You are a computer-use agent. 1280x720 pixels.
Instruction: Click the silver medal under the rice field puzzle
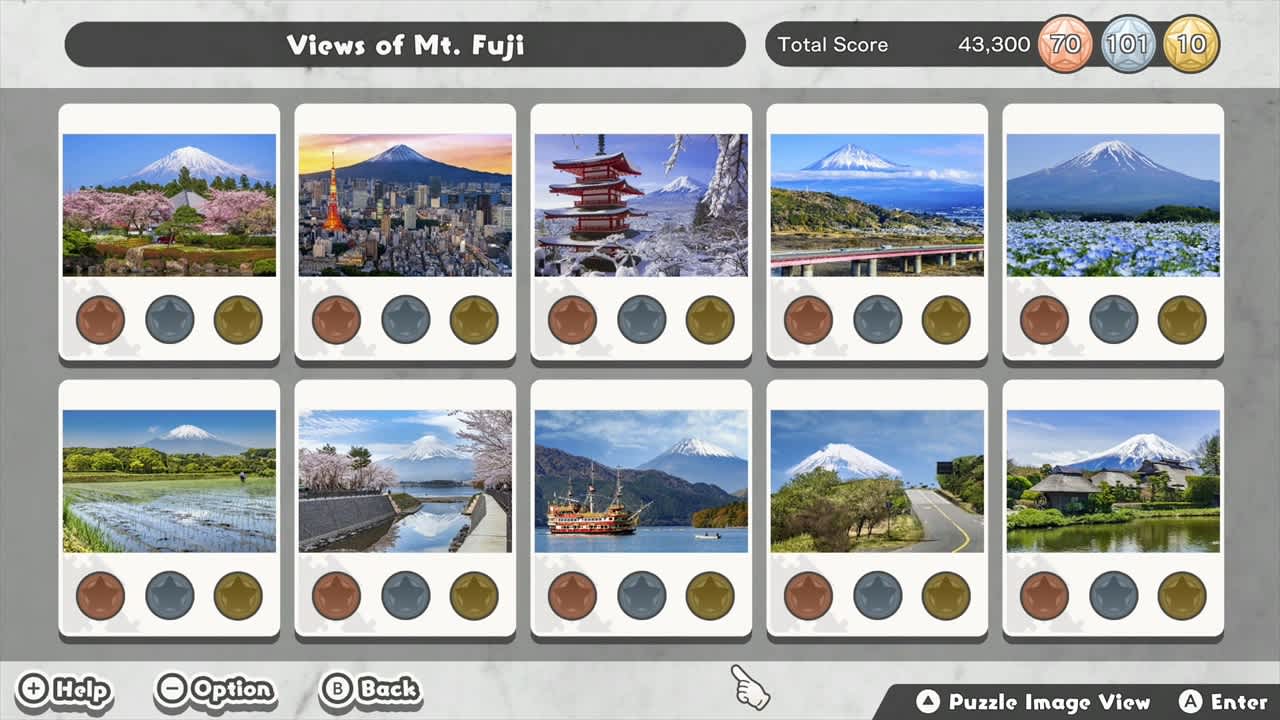pyautogui.click(x=169, y=596)
